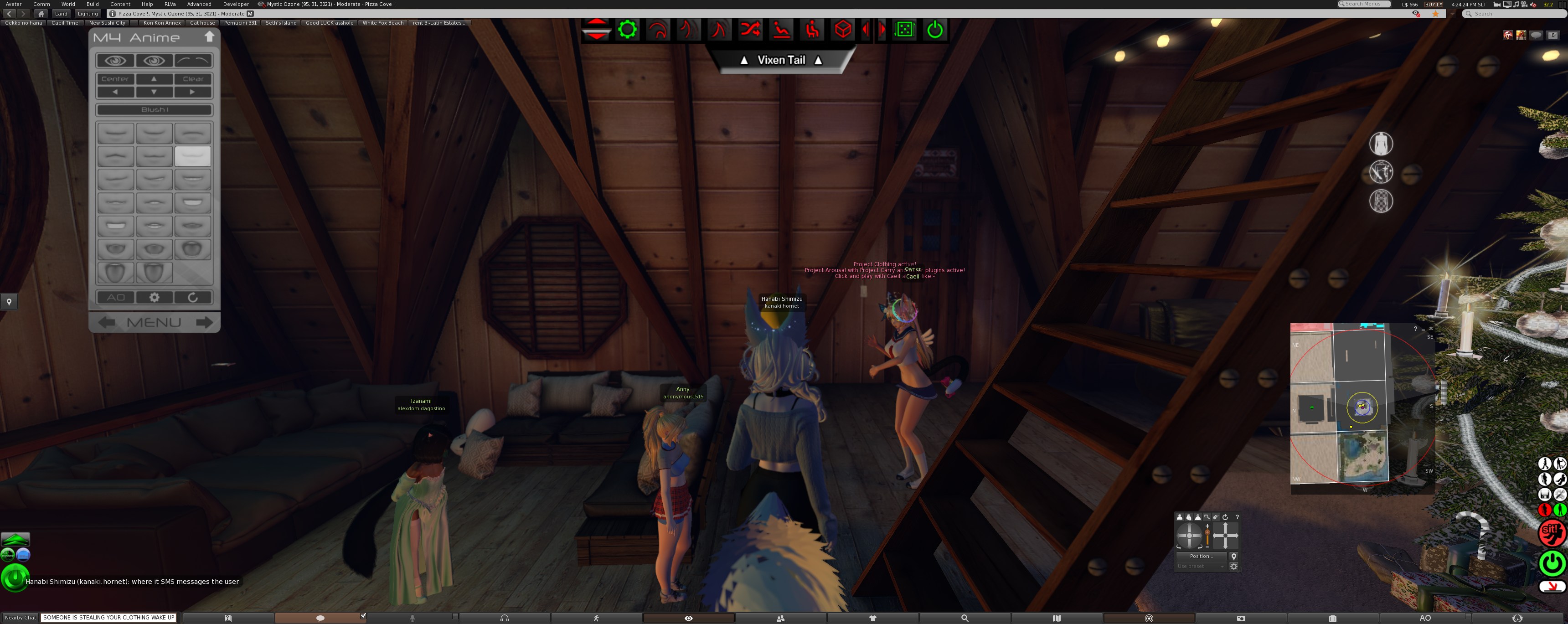Minimize the M4 Anime HUD with up arrow
The height and width of the screenshot is (624, 1568).
coord(209,37)
